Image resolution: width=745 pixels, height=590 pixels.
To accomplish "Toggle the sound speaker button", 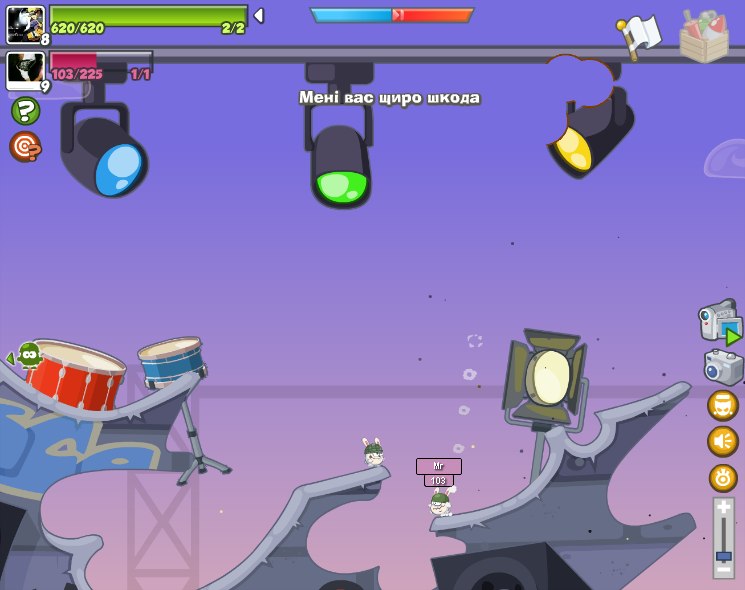I will (x=723, y=441).
